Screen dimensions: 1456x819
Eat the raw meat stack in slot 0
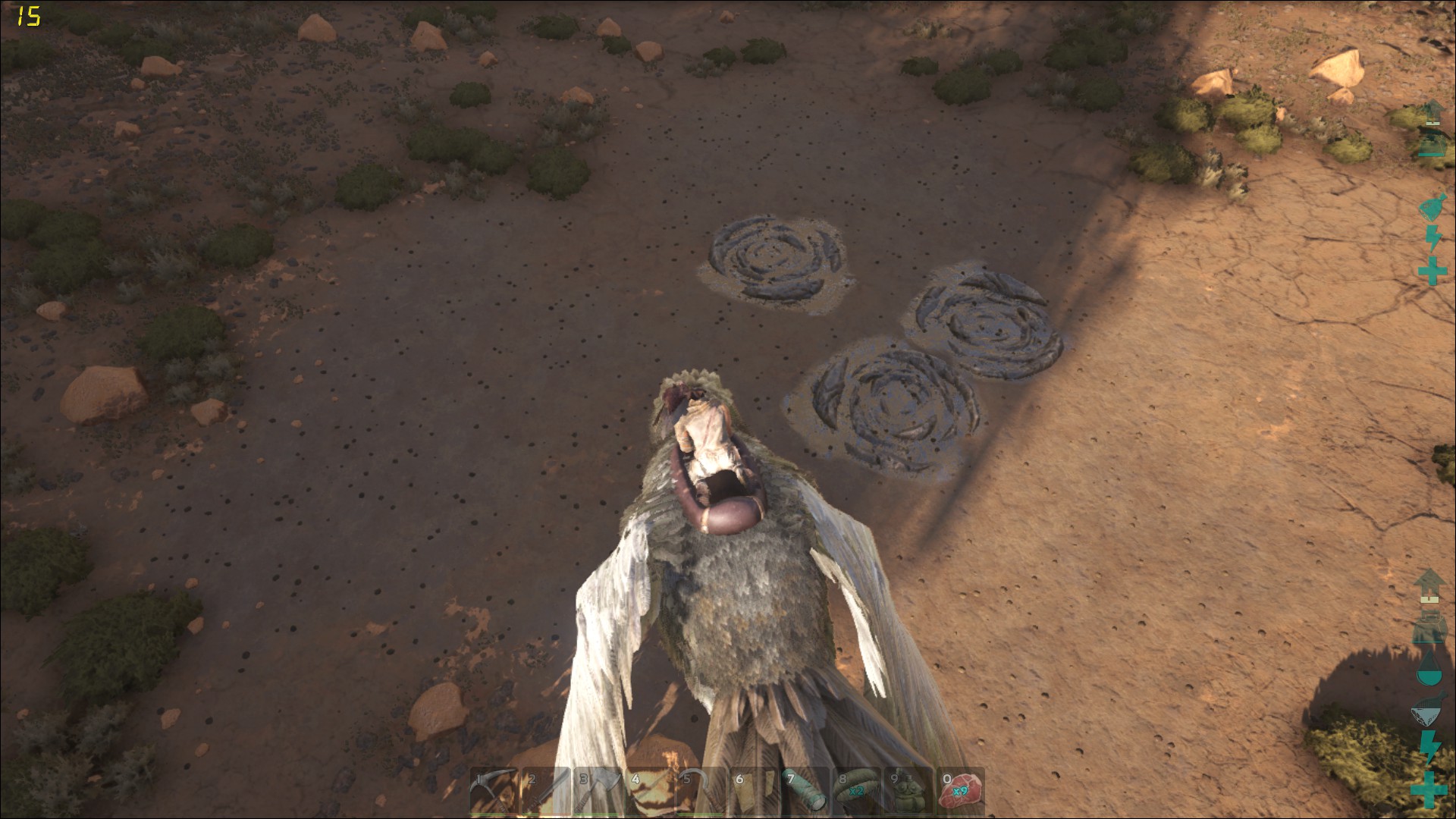point(960,792)
